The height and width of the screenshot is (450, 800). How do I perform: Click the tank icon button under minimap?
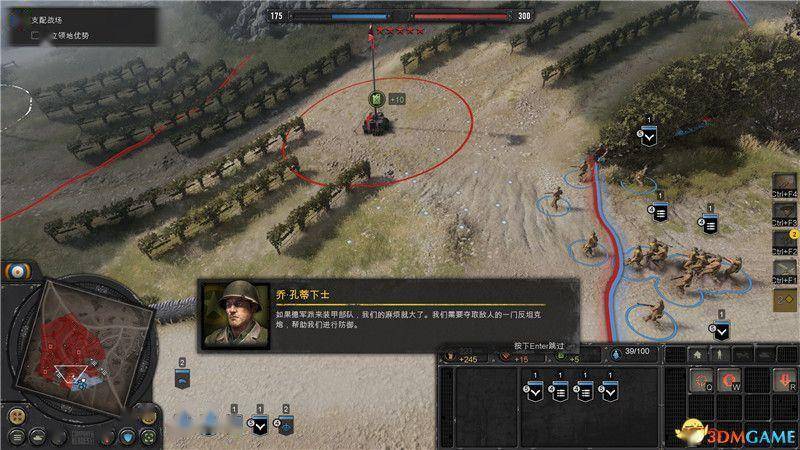(38, 437)
